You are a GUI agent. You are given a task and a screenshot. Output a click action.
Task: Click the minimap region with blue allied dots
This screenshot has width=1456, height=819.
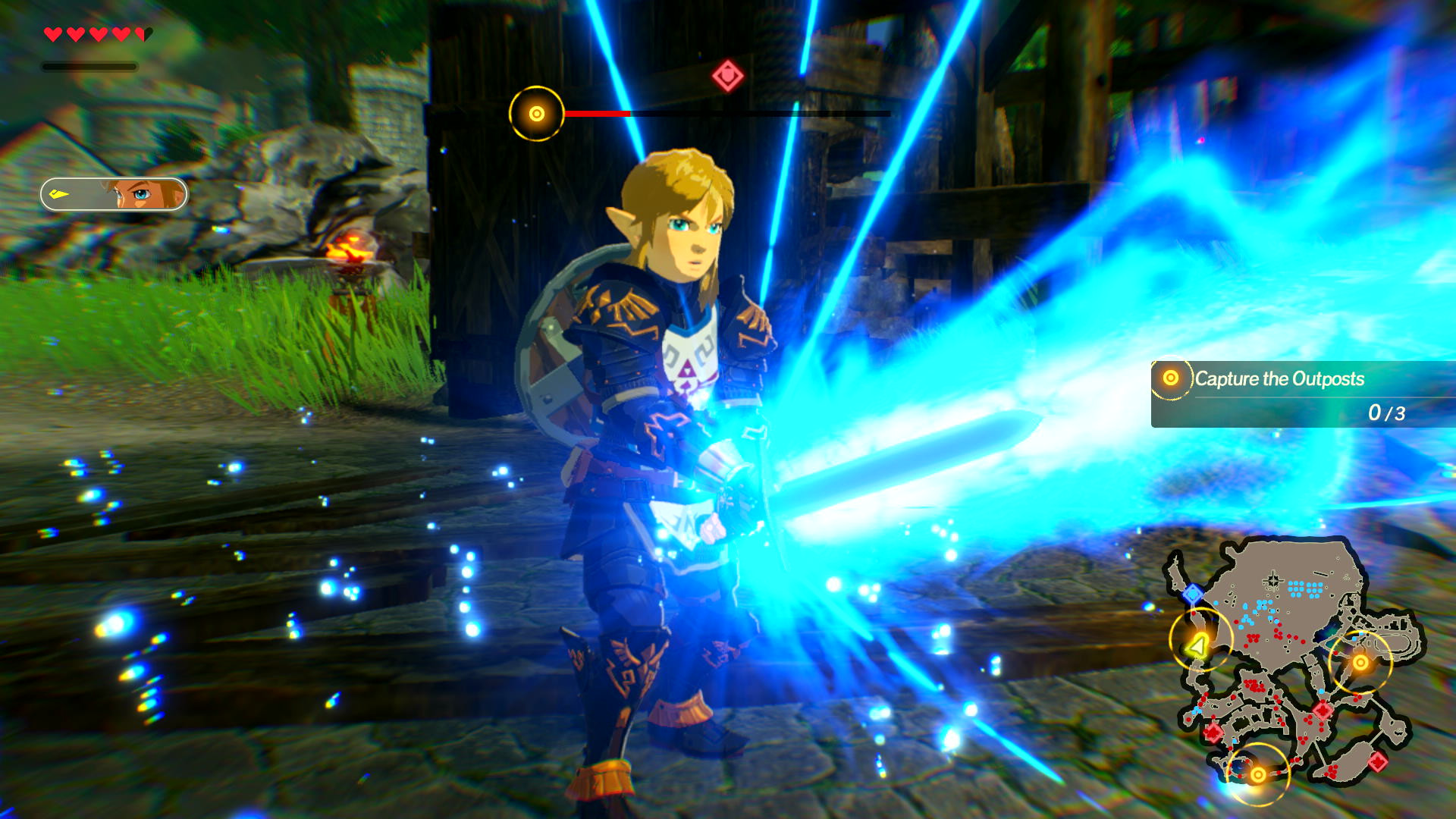pos(1304,588)
